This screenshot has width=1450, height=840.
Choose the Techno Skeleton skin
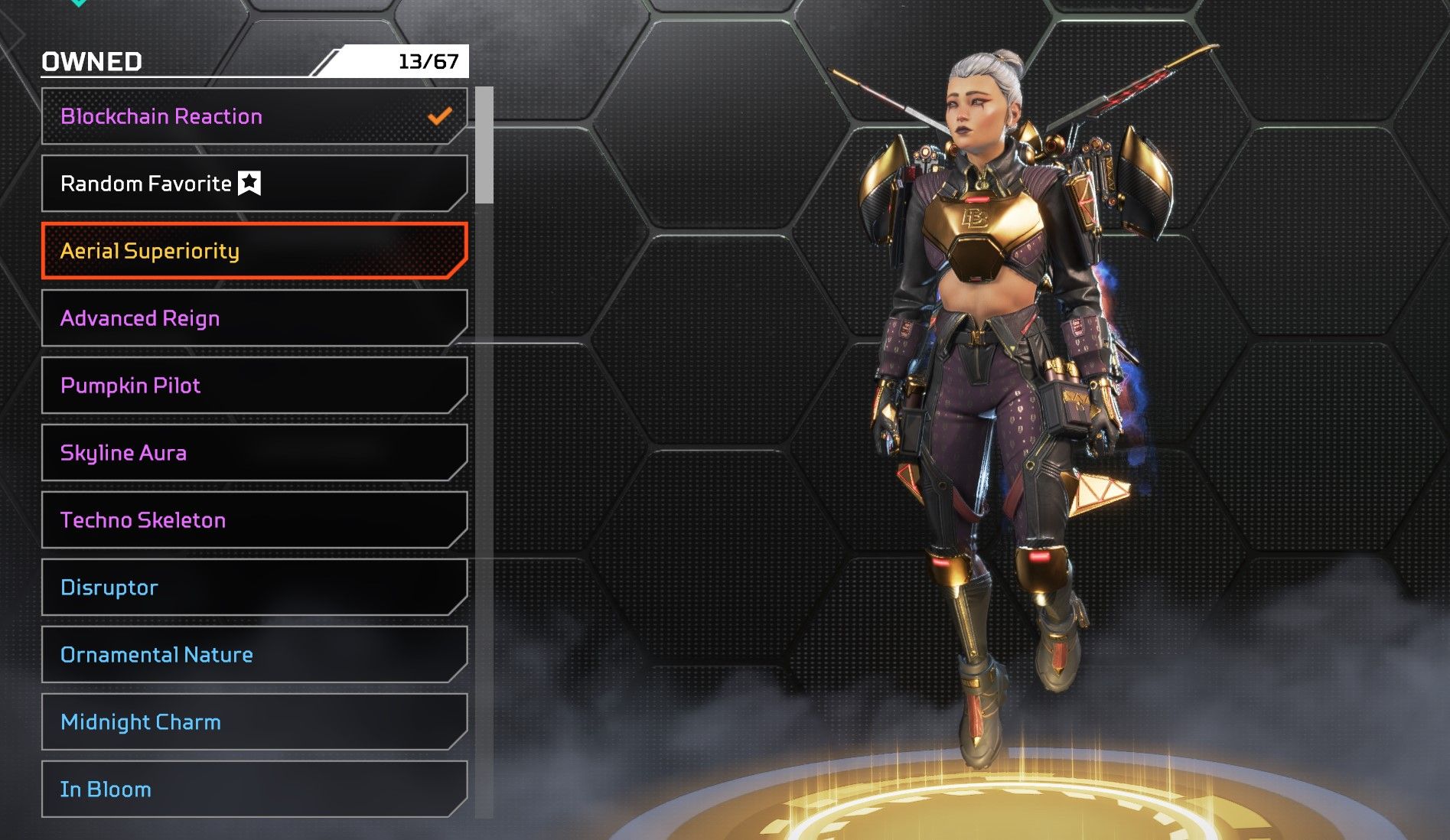[253, 520]
